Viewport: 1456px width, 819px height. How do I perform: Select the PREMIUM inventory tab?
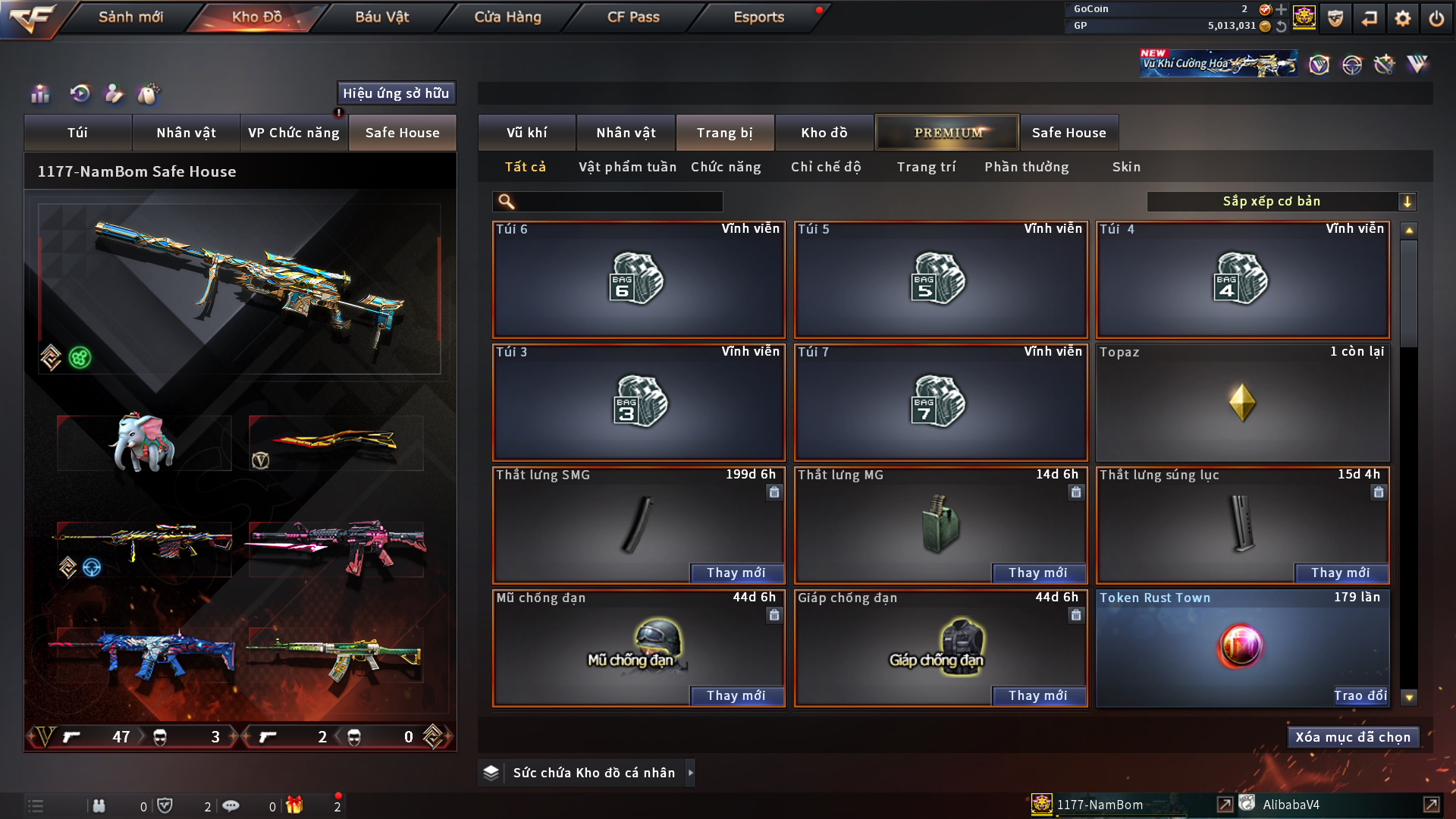pyautogui.click(x=947, y=133)
